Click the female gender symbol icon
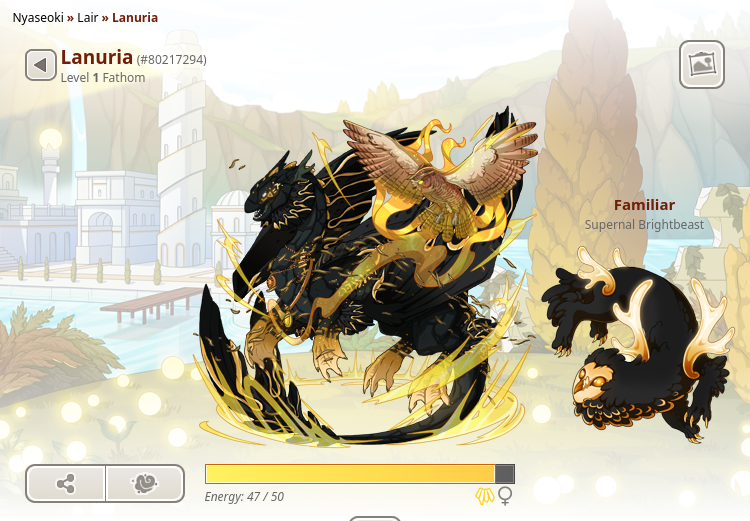This screenshot has width=750, height=521. tap(506, 496)
